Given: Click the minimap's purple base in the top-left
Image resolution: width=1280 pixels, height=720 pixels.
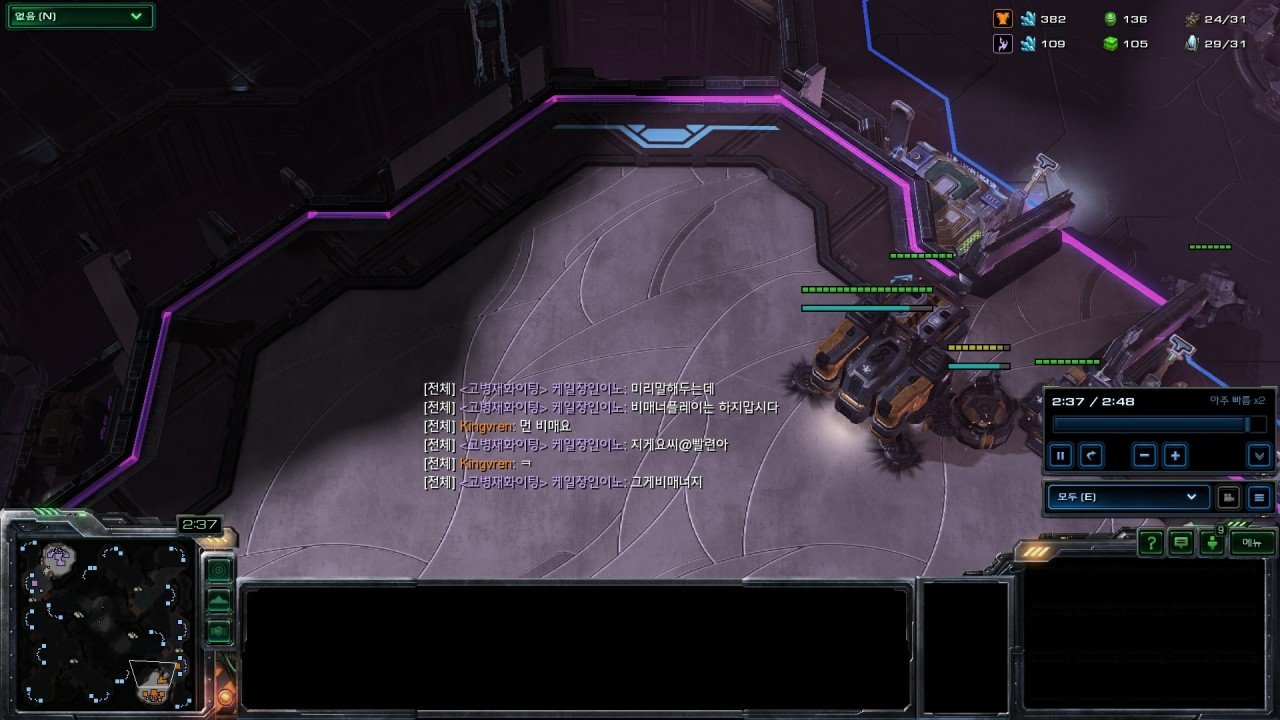Looking at the screenshot, I should 58,556.
